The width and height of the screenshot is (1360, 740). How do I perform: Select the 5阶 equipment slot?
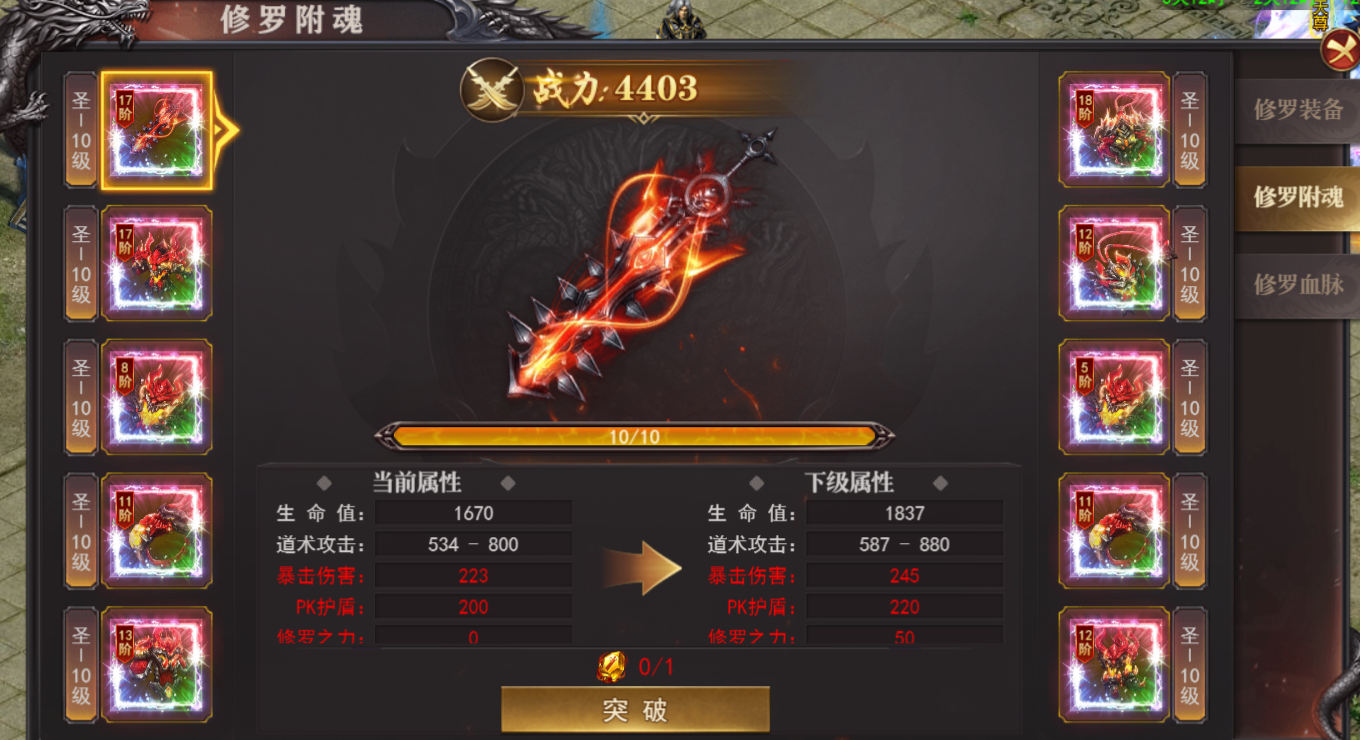[1114, 397]
